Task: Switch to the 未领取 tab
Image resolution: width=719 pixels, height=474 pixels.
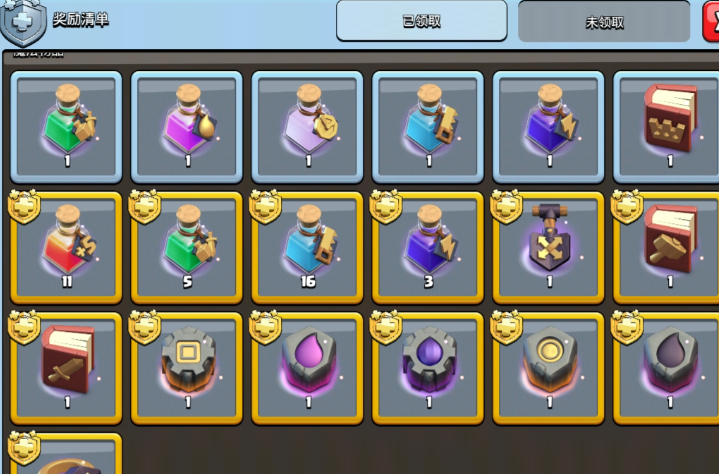Action: [604, 21]
